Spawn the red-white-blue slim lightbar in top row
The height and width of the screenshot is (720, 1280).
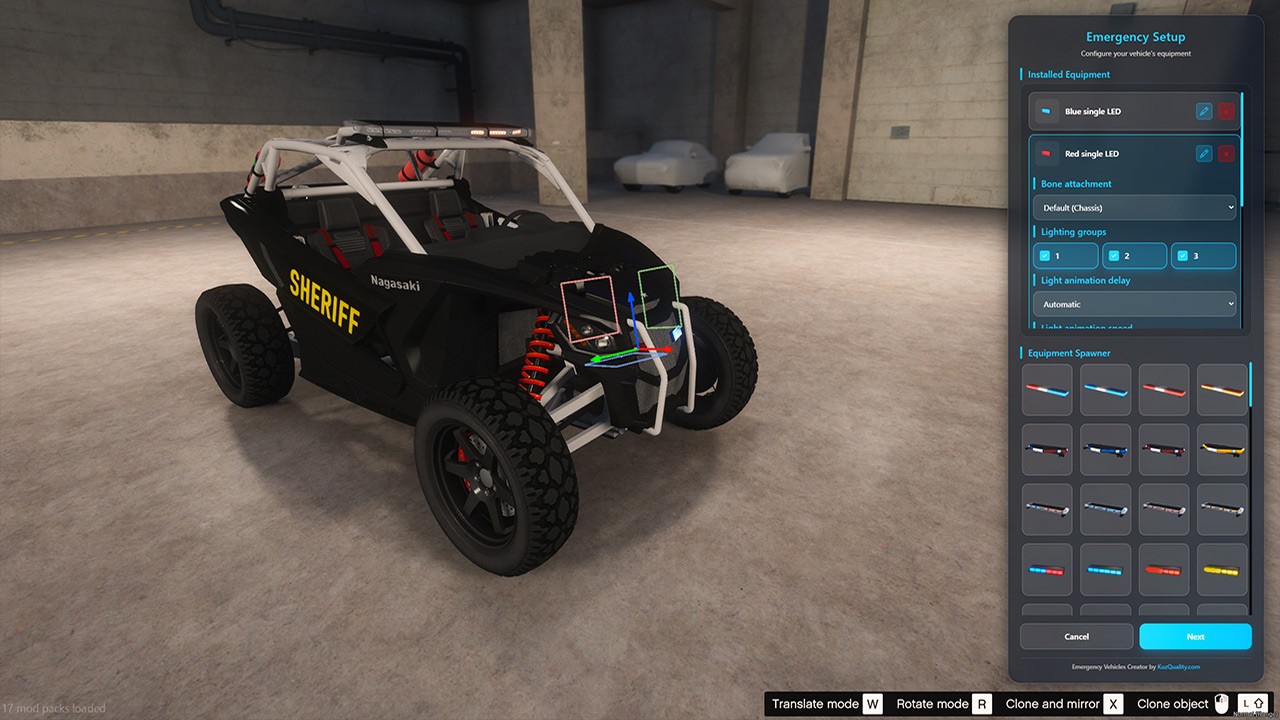click(1047, 390)
